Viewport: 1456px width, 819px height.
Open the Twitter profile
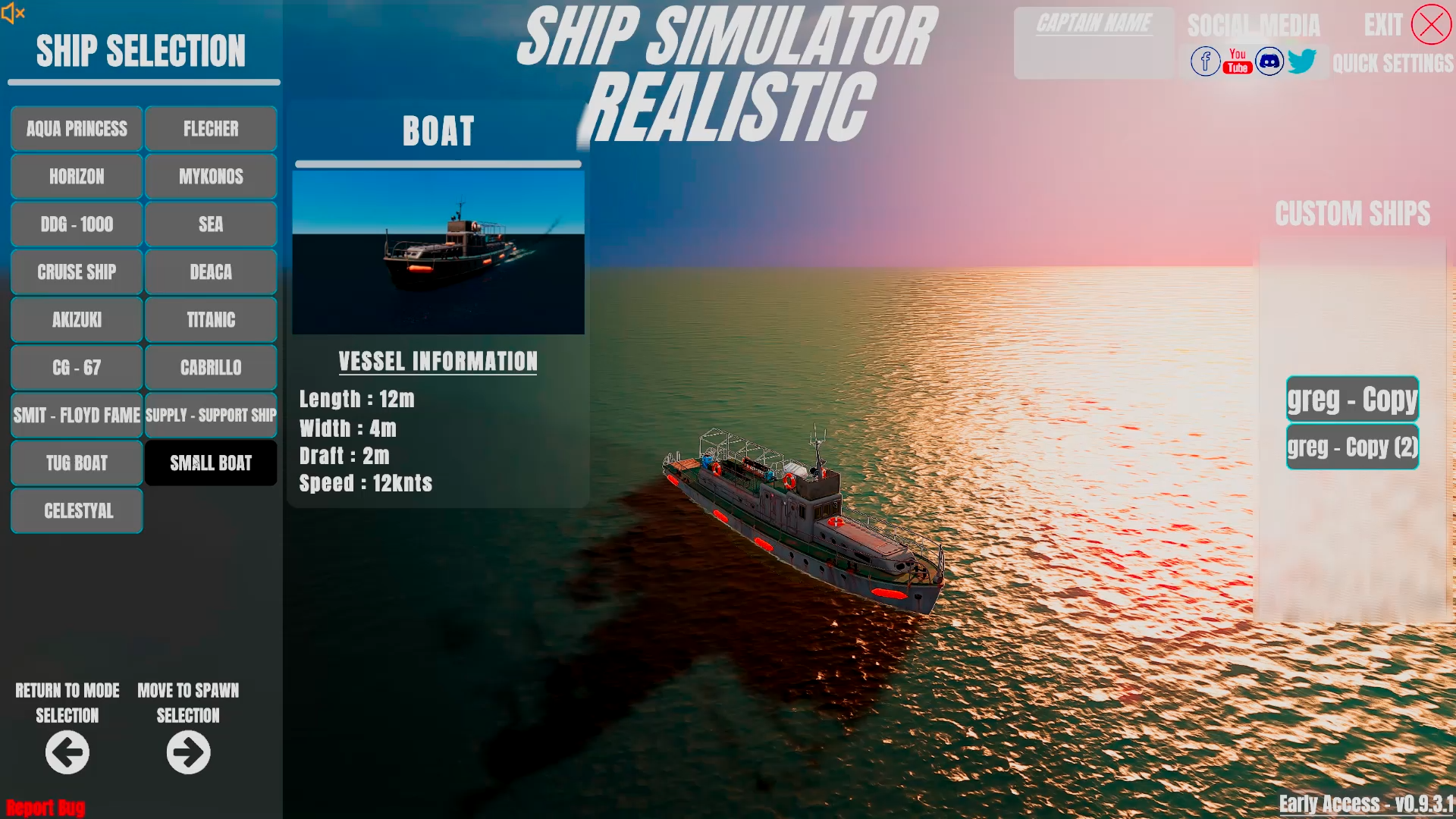click(1302, 61)
